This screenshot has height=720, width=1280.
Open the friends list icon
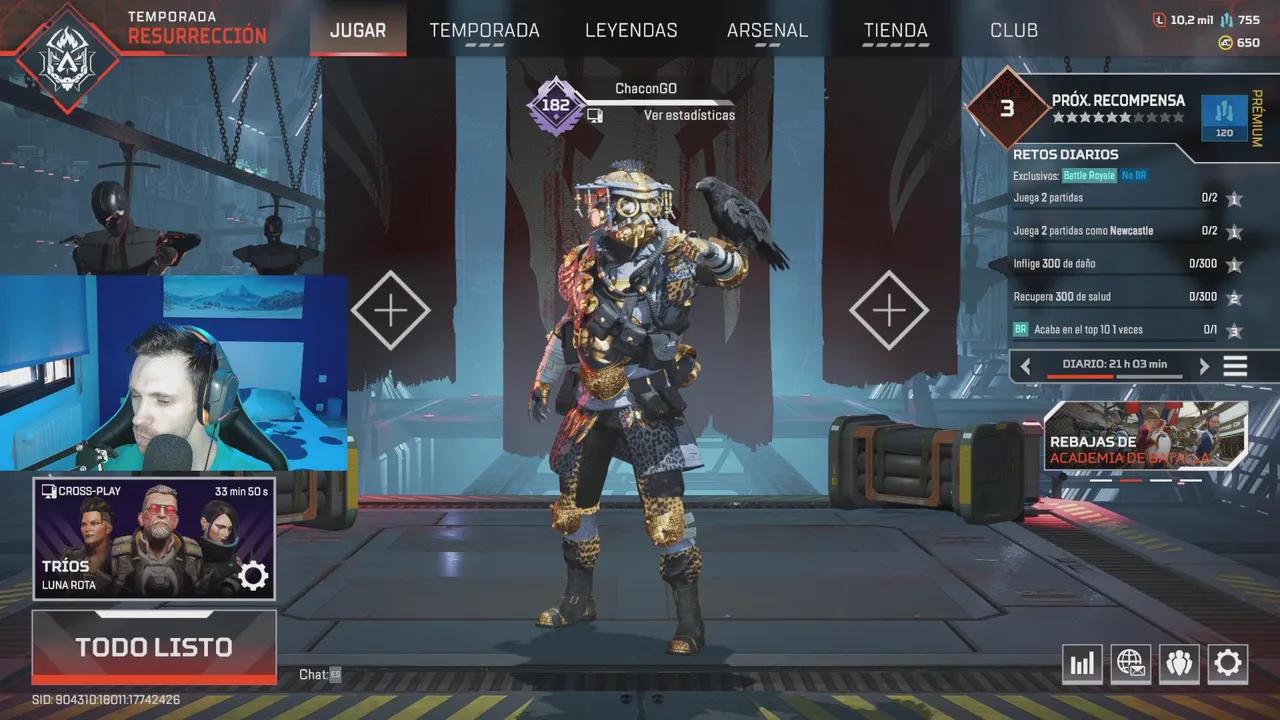click(x=1179, y=663)
